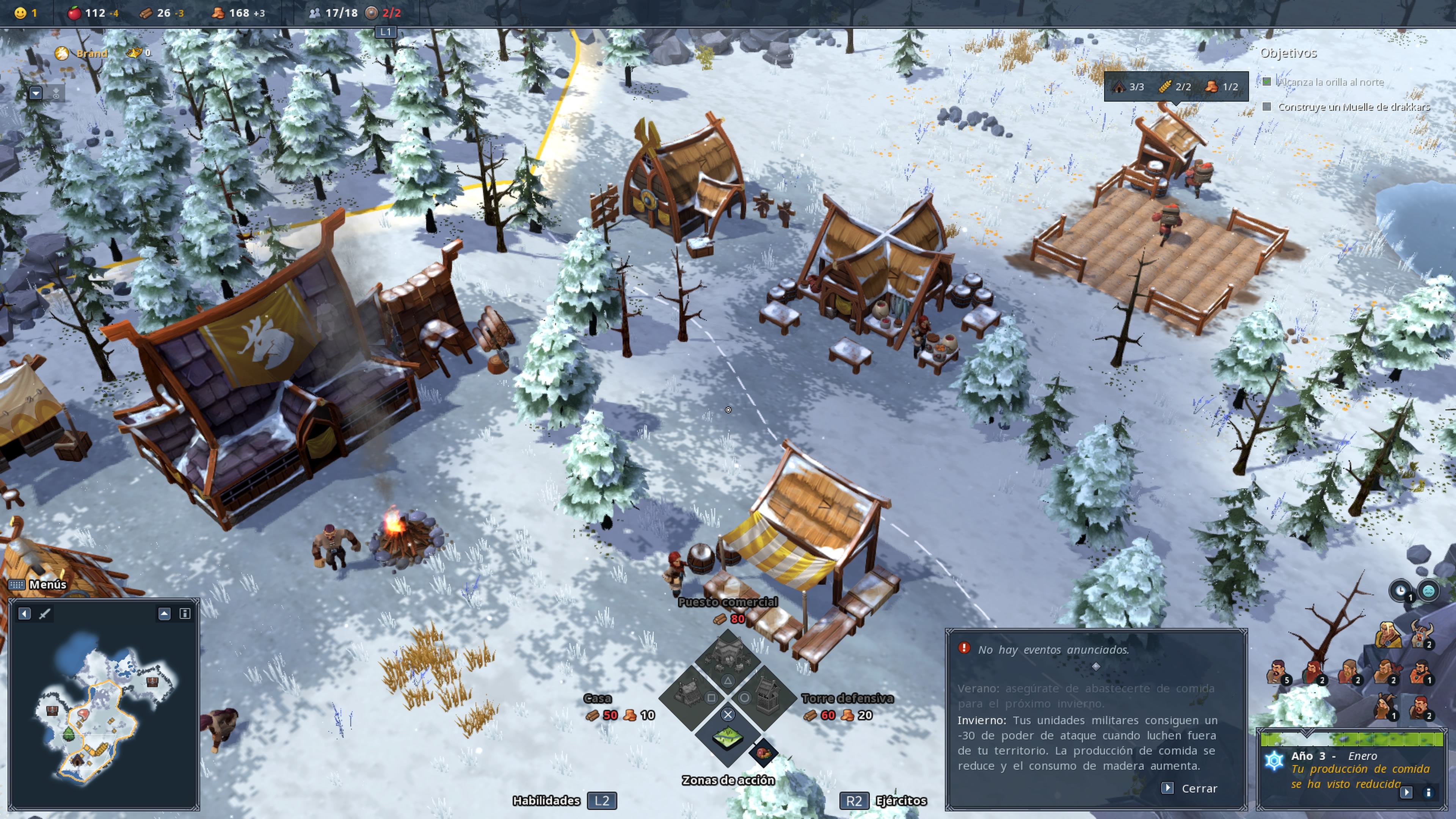Toggle the minimap sword filter
The image size is (1456, 819).
[45, 613]
